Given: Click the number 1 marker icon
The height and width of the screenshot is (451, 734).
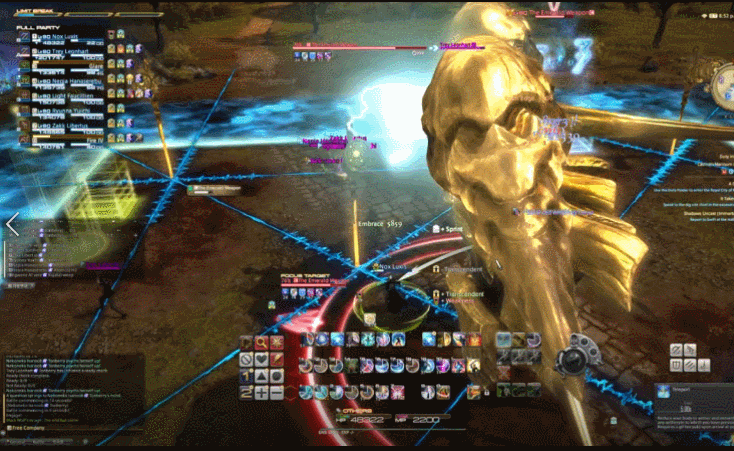Looking at the screenshot, I should click(246, 375).
